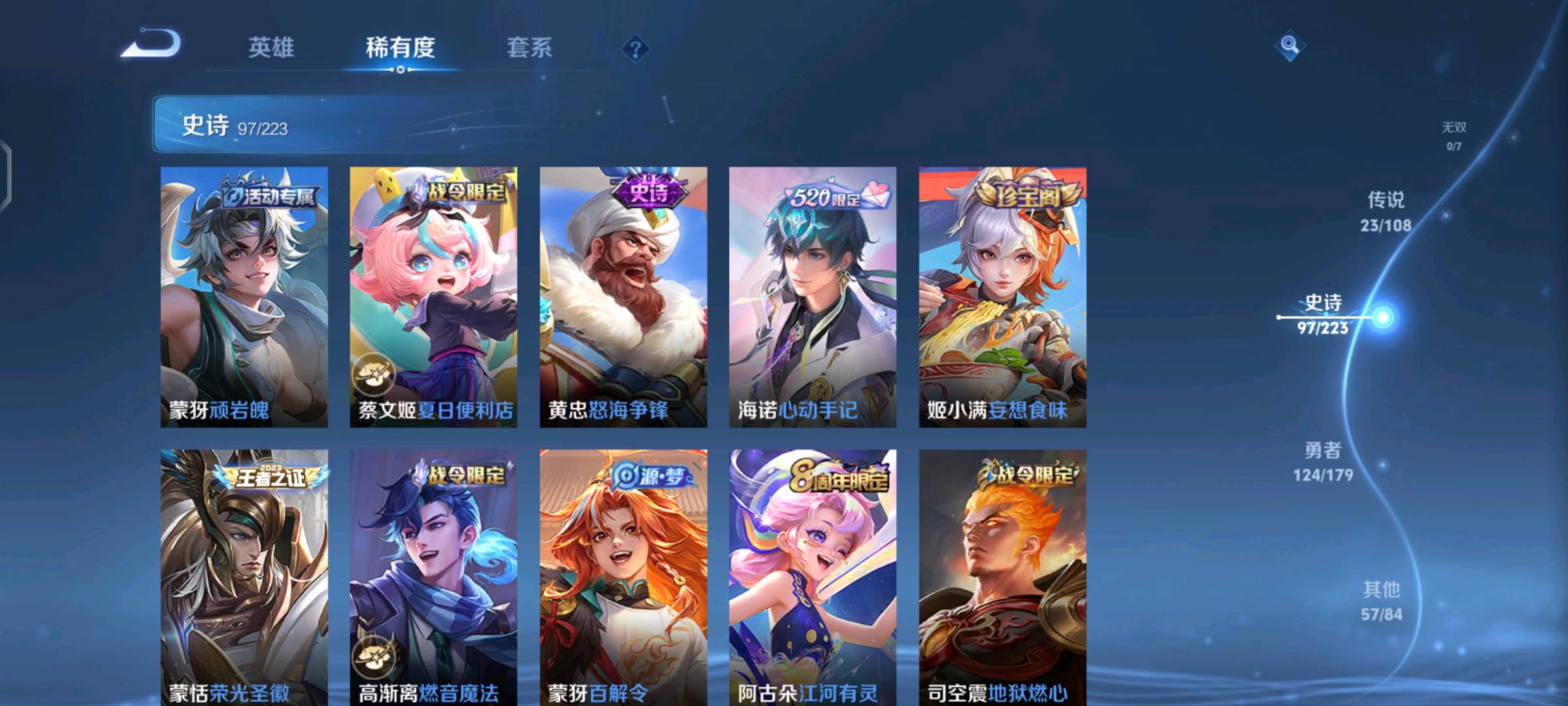Open the 黄忠 怒海争锋 skin card
1568x706 pixels.
pyautogui.click(x=623, y=297)
